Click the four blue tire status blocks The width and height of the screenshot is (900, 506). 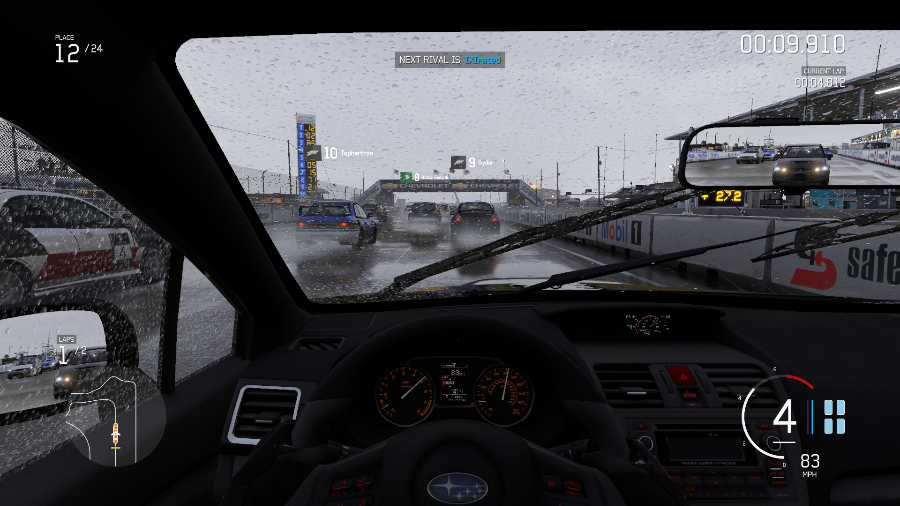coord(834,417)
